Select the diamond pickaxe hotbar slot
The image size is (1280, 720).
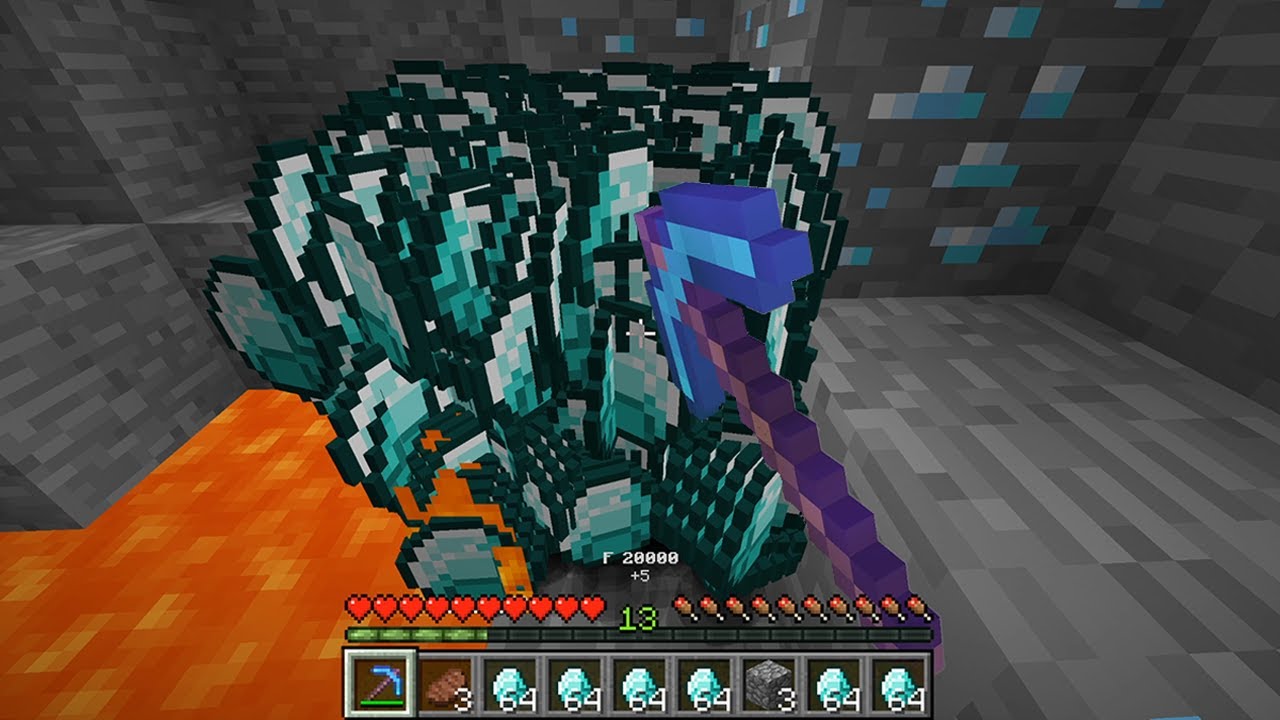(379, 685)
